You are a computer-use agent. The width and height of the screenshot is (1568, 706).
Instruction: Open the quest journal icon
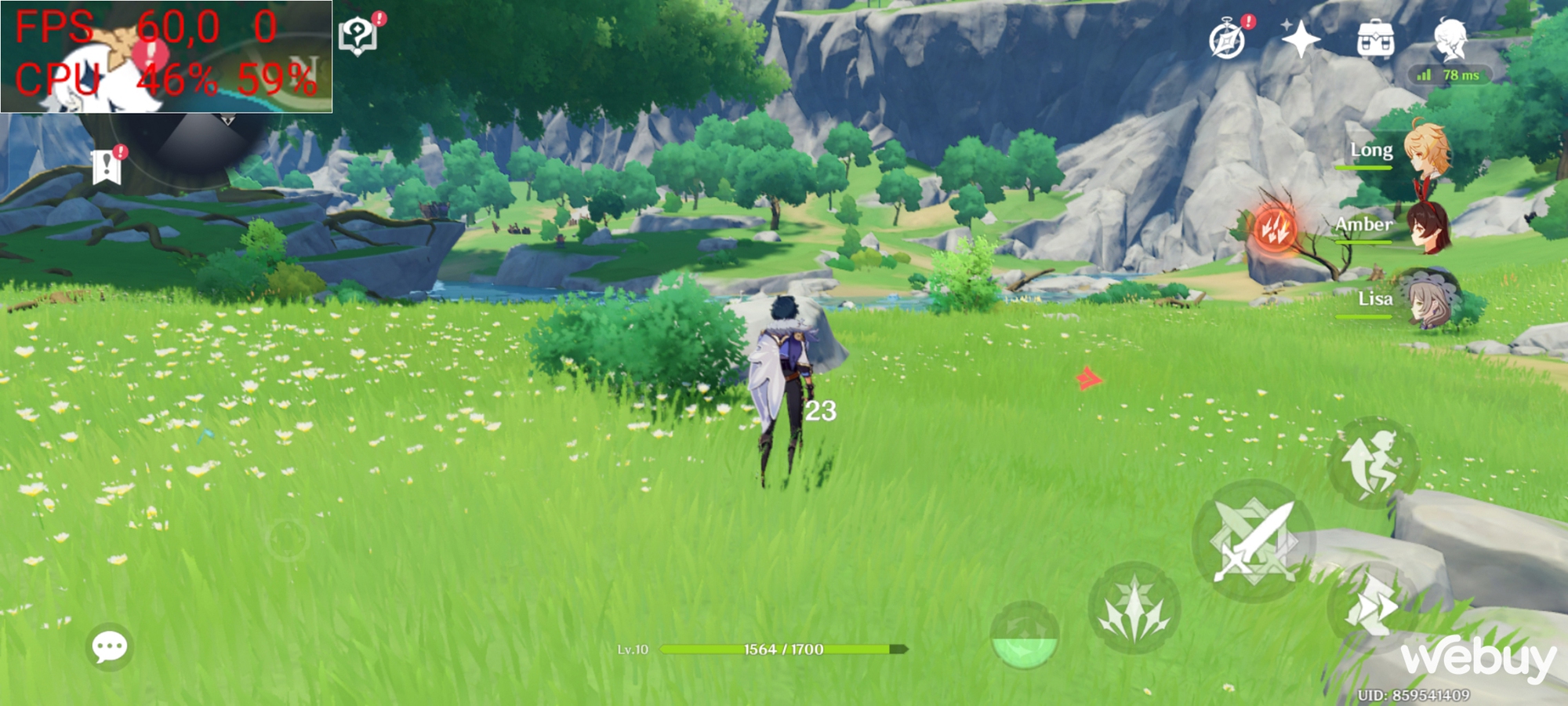(x=358, y=35)
